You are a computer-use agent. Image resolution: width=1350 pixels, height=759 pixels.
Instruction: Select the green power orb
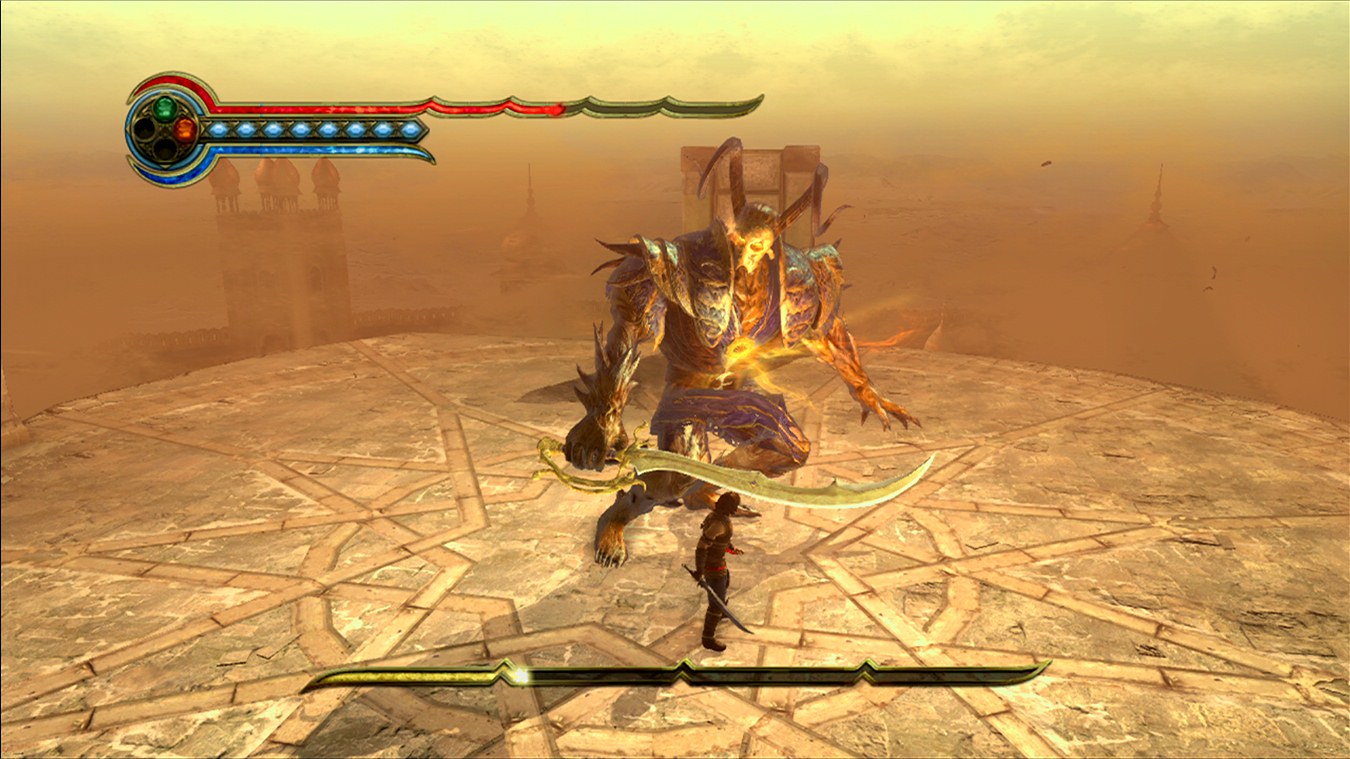coord(165,108)
